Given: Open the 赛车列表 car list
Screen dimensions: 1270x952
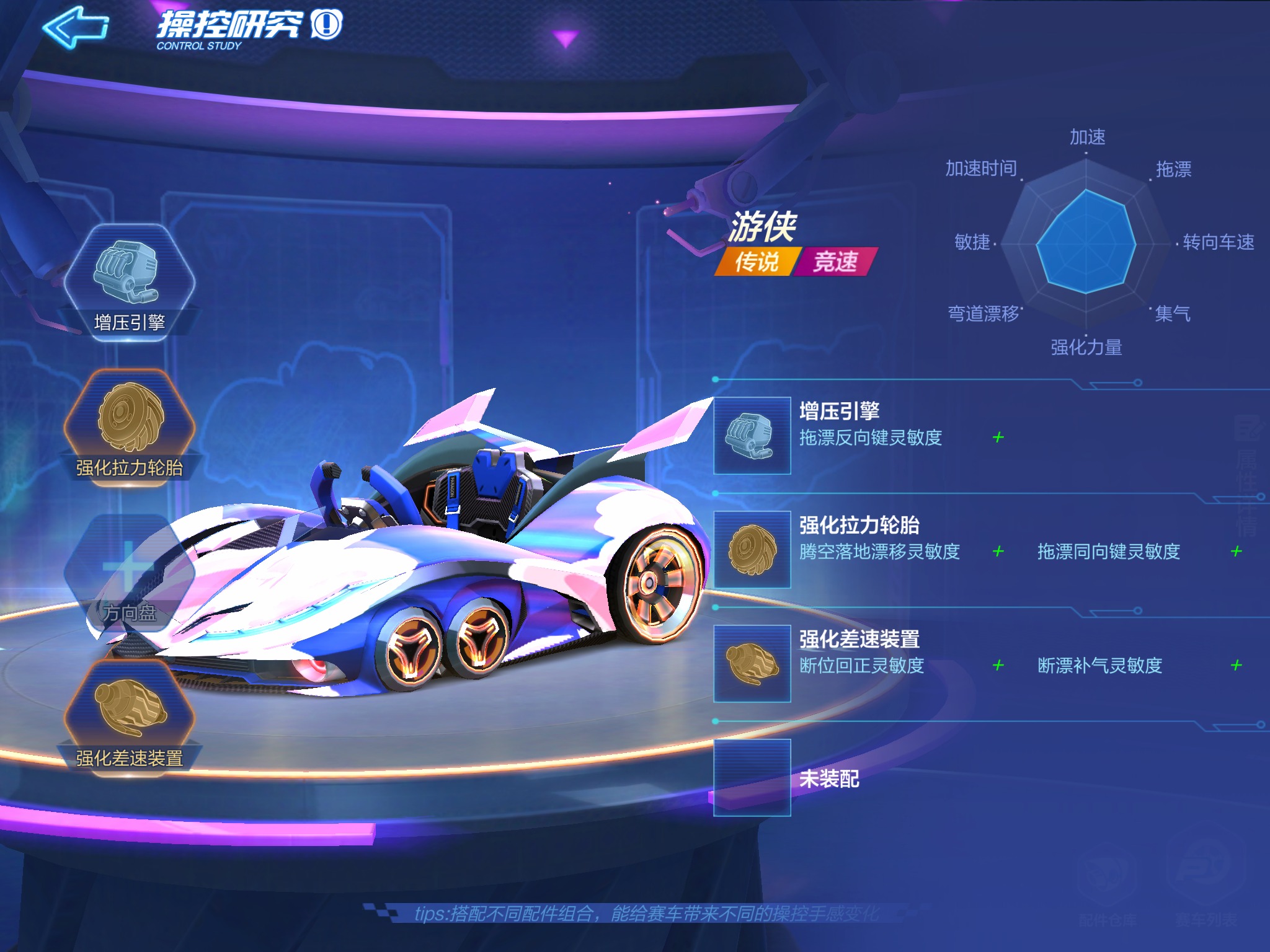Looking at the screenshot, I should coord(1206,888).
